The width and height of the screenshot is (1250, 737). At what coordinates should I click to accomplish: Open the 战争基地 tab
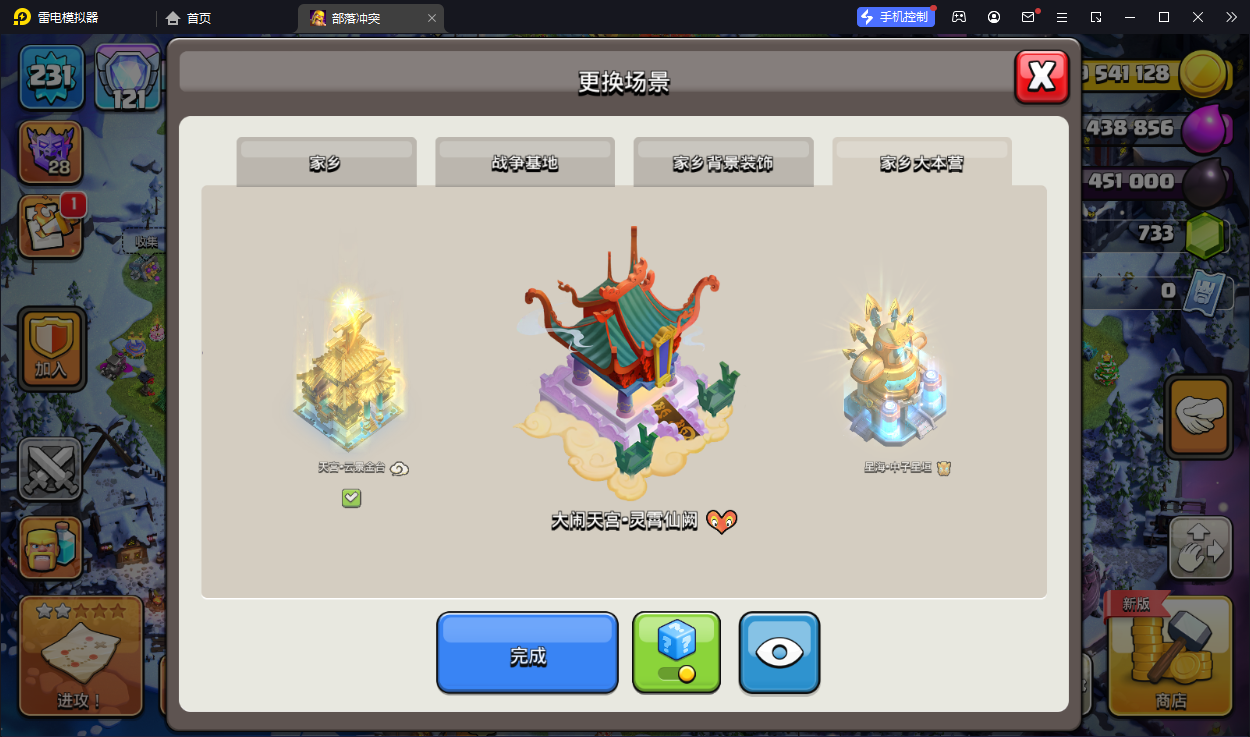pos(524,163)
